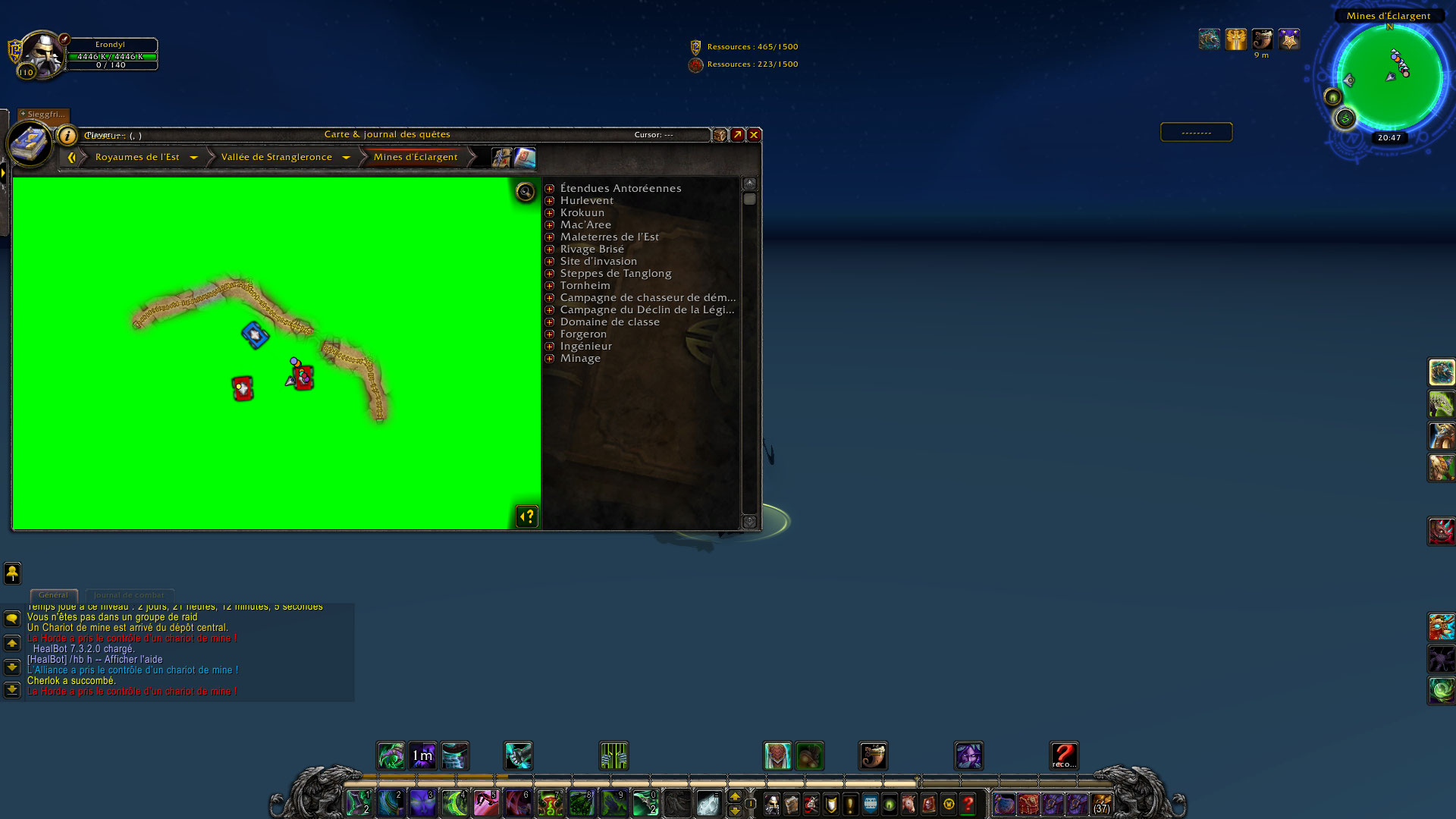Image resolution: width=1456 pixels, height=819 pixels.
Task: Click the chat bubble icon beside the chat frame
Action: click(x=11, y=618)
